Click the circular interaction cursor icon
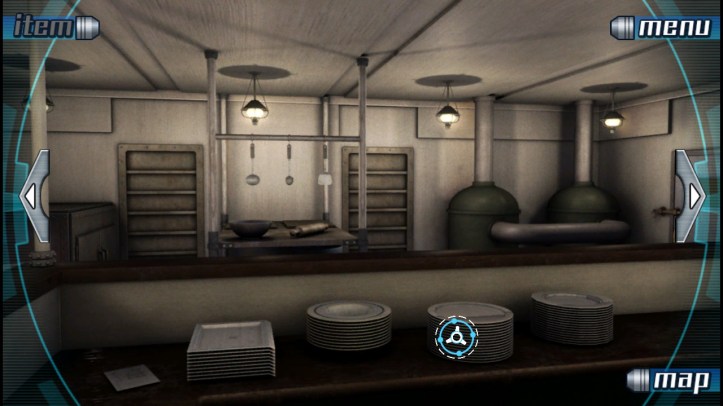This screenshot has width=723, height=406. tap(456, 338)
